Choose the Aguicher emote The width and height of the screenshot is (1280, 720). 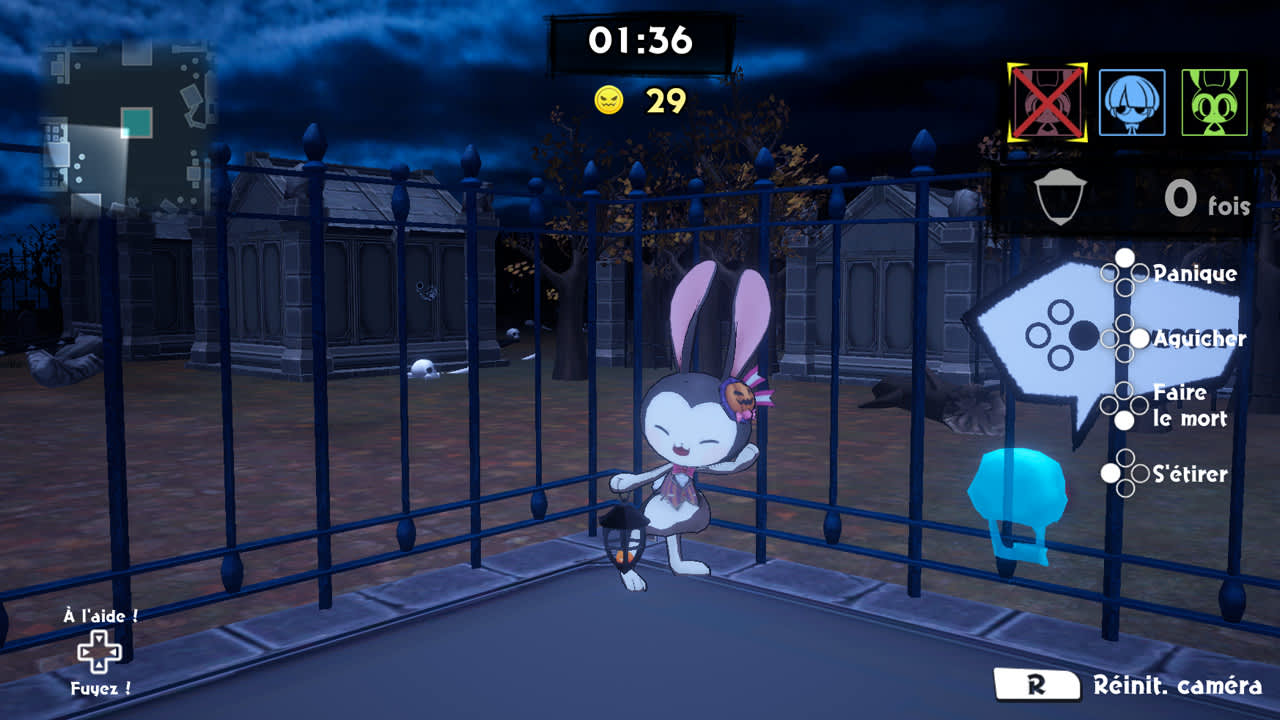[1199, 339]
